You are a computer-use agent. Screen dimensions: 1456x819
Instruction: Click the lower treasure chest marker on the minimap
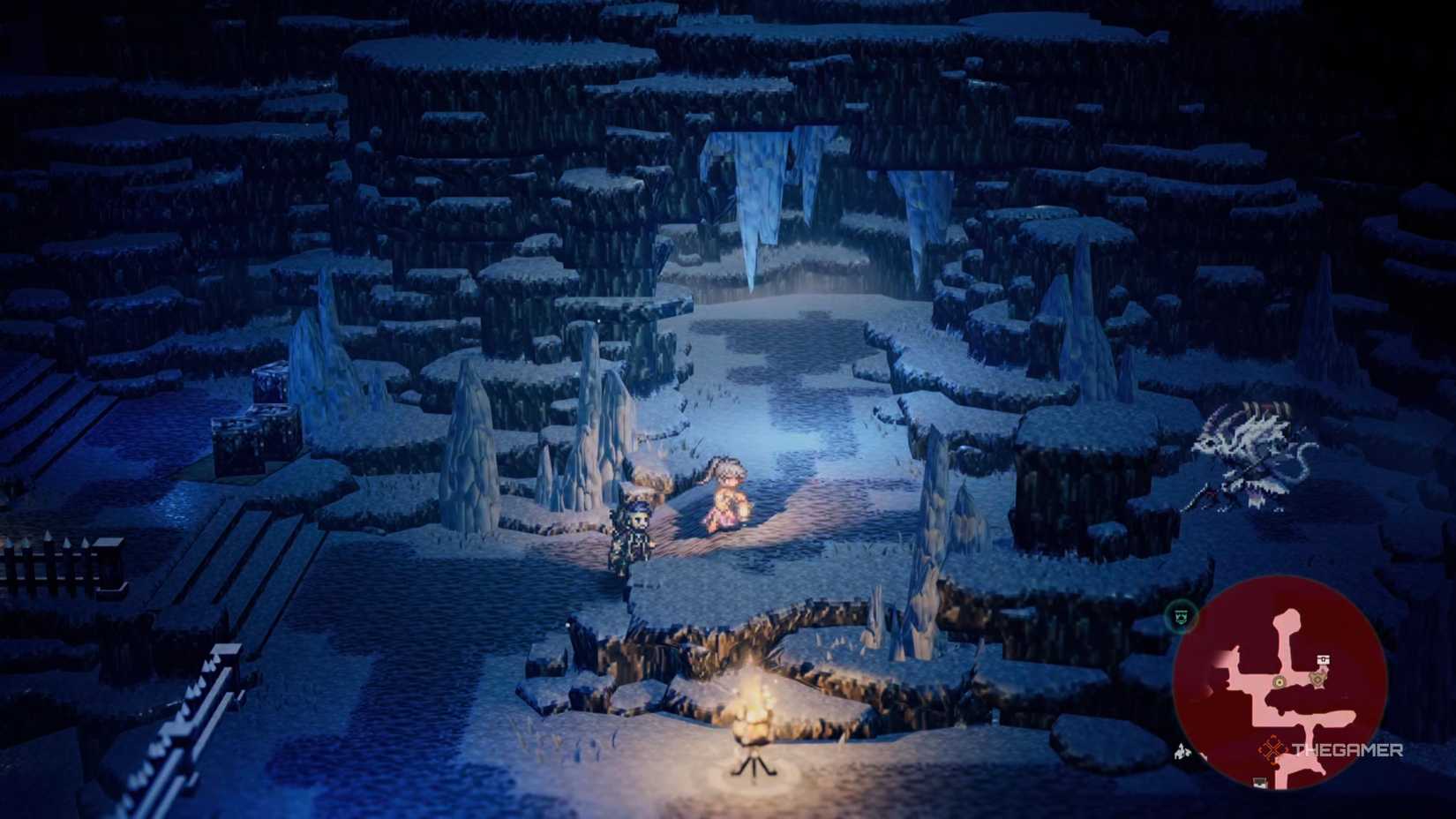tap(1258, 782)
